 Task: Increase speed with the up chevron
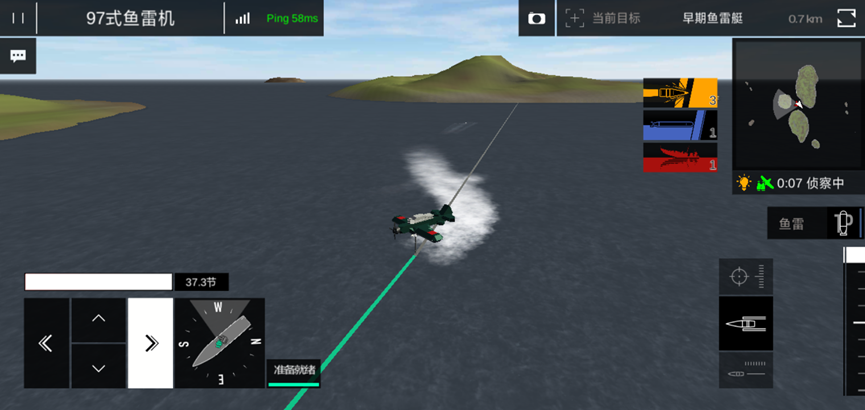point(98,319)
